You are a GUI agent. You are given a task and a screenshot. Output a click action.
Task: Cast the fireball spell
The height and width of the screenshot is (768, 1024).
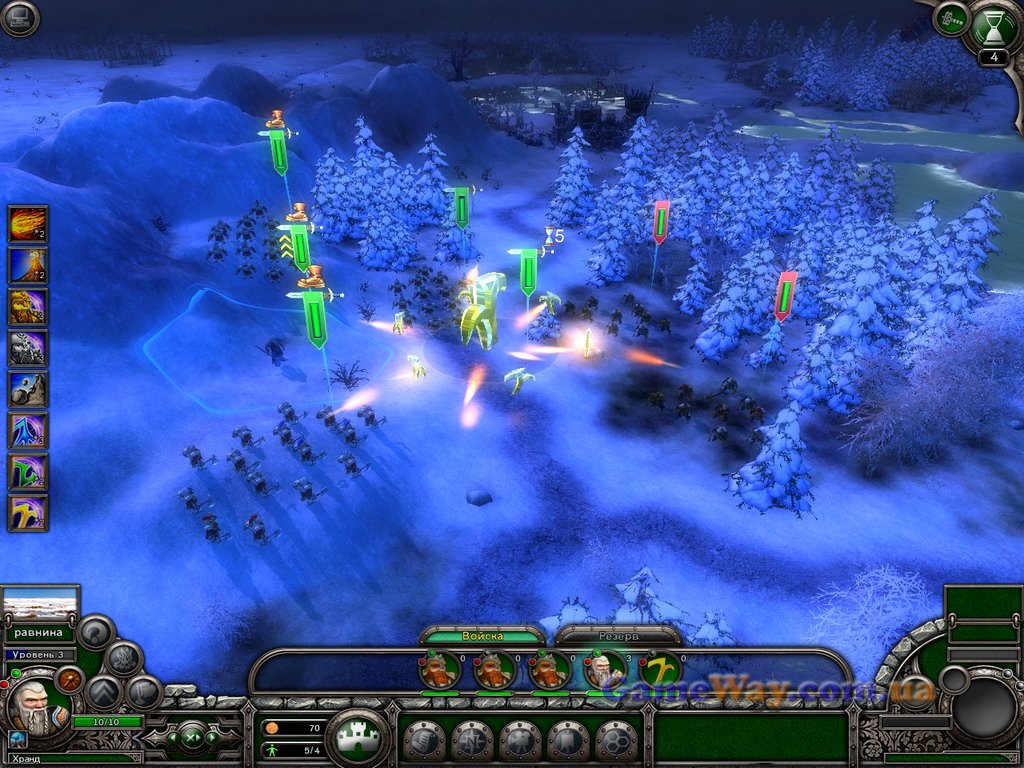coord(28,223)
